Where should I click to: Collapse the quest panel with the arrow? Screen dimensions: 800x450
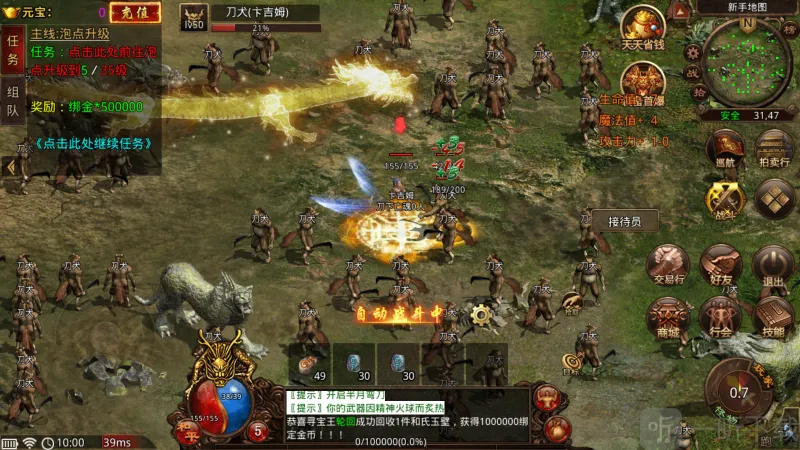tap(9, 168)
